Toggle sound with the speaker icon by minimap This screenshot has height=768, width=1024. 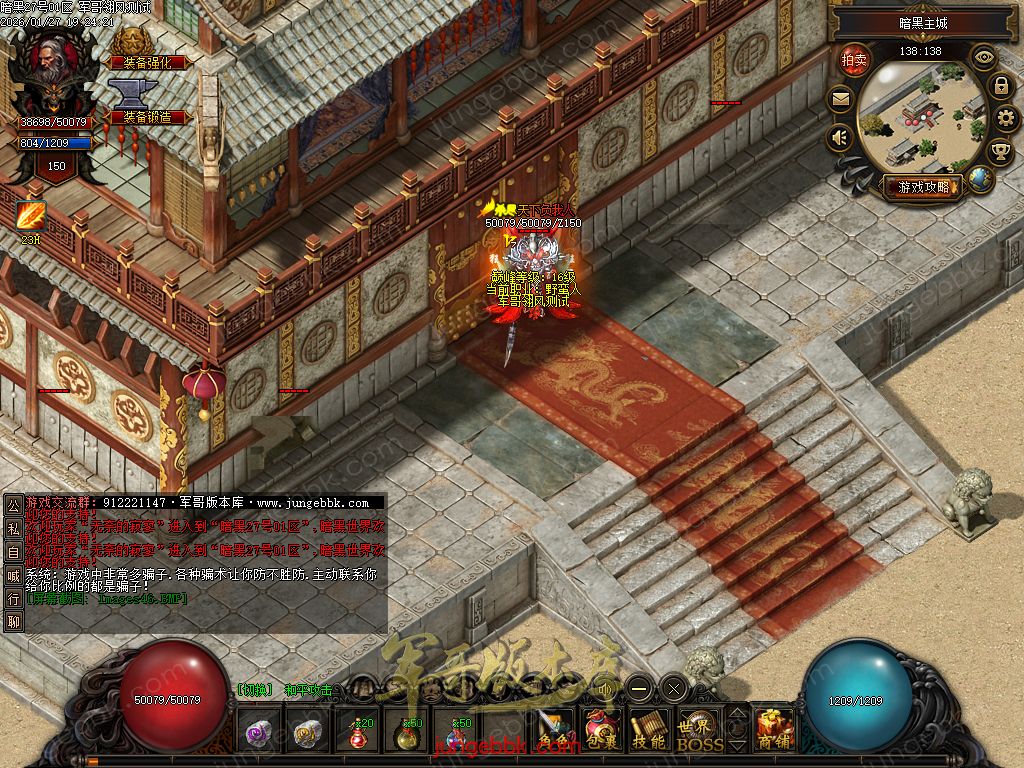coord(840,137)
